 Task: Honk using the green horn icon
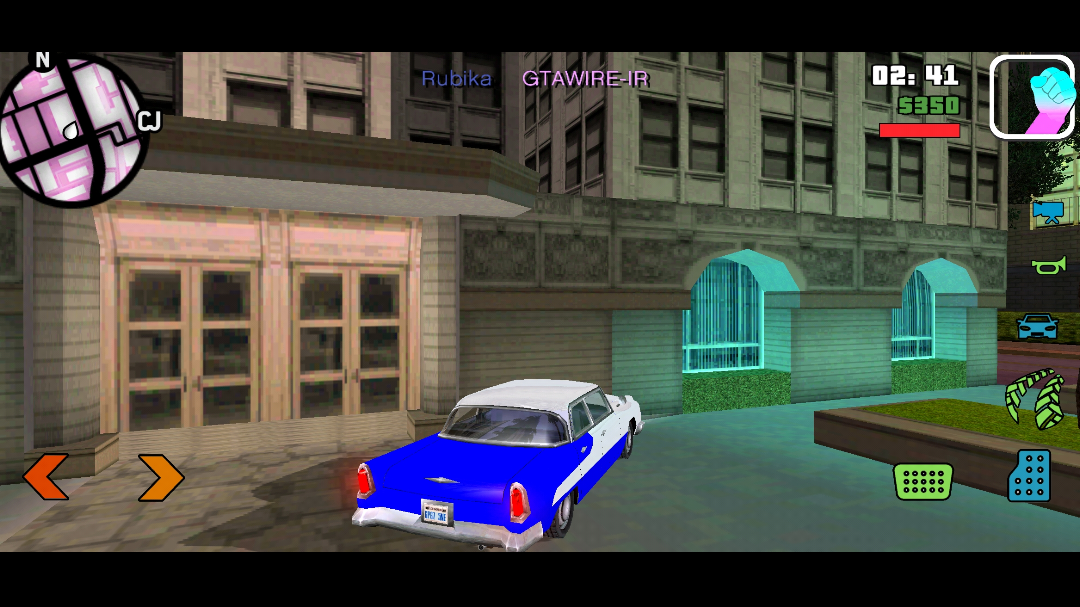(1048, 265)
